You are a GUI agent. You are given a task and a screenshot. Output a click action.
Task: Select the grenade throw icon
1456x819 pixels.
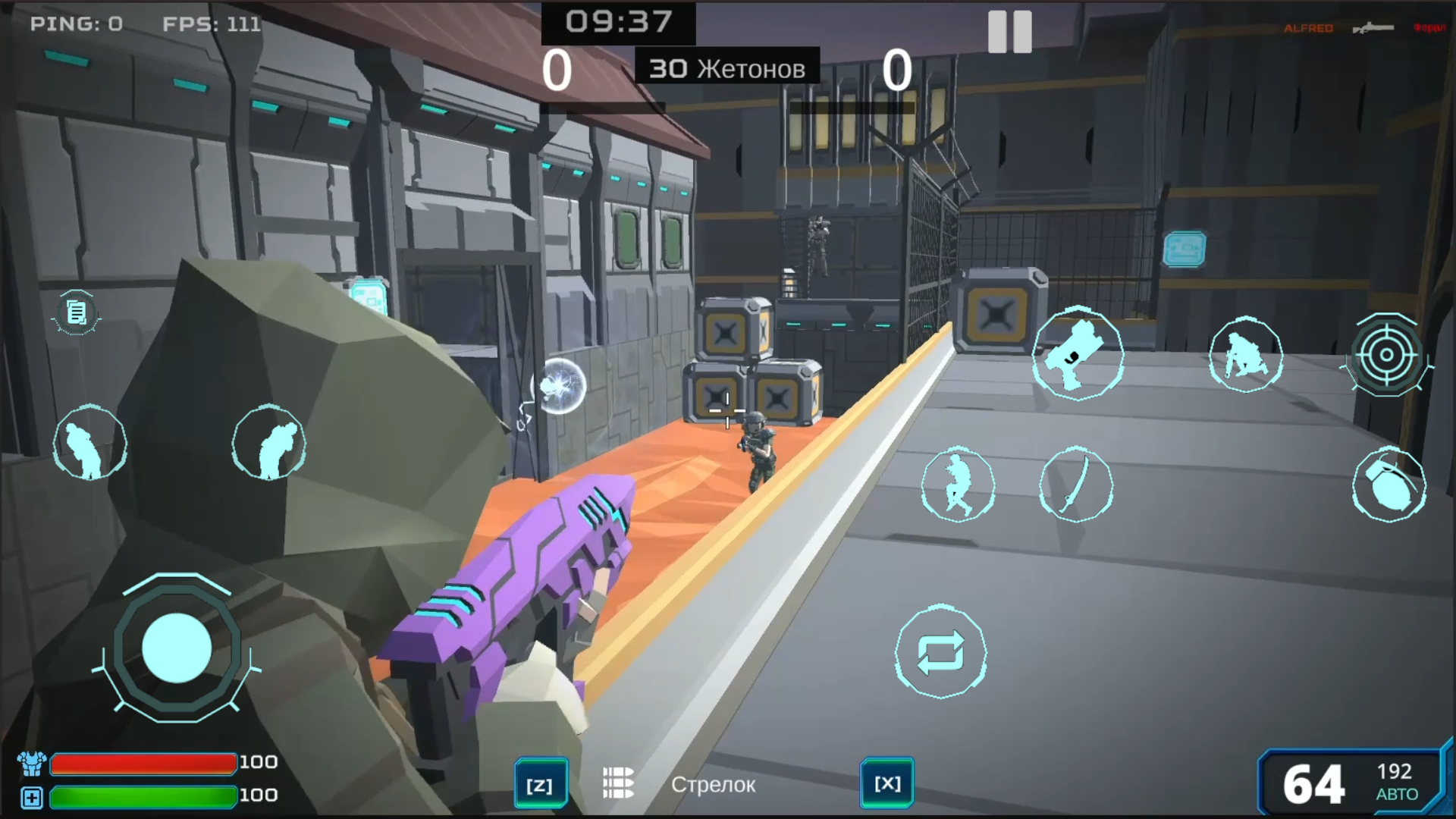[1389, 485]
